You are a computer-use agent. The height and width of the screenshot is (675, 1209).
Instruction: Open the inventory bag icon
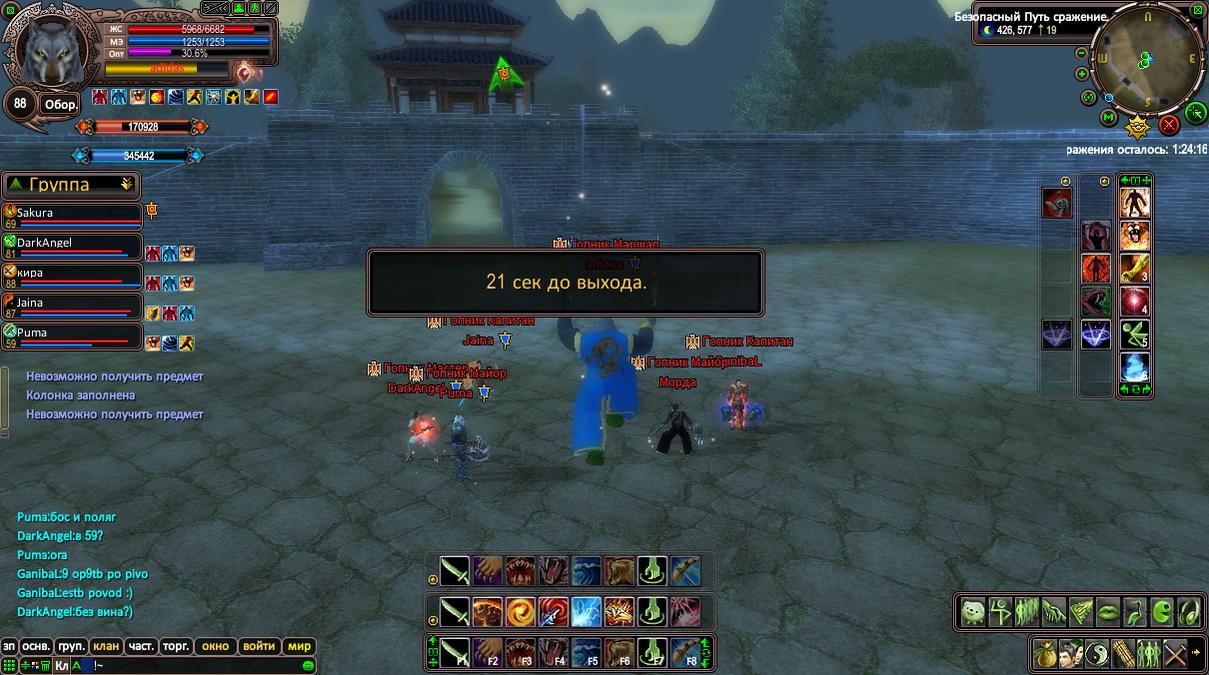click(x=1045, y=653)
